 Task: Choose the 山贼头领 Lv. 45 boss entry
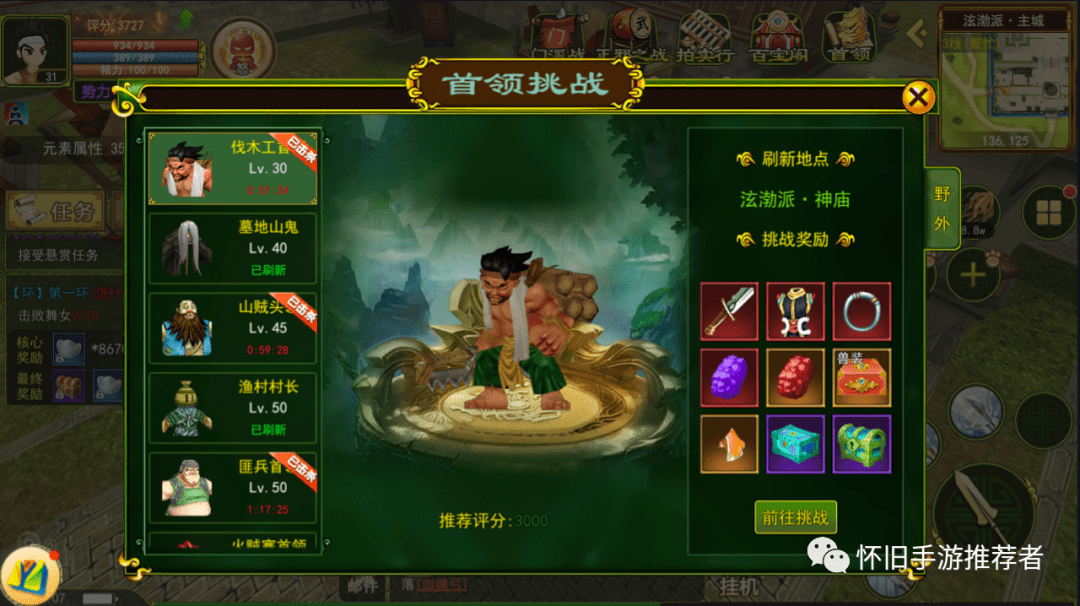click(232, 327)
